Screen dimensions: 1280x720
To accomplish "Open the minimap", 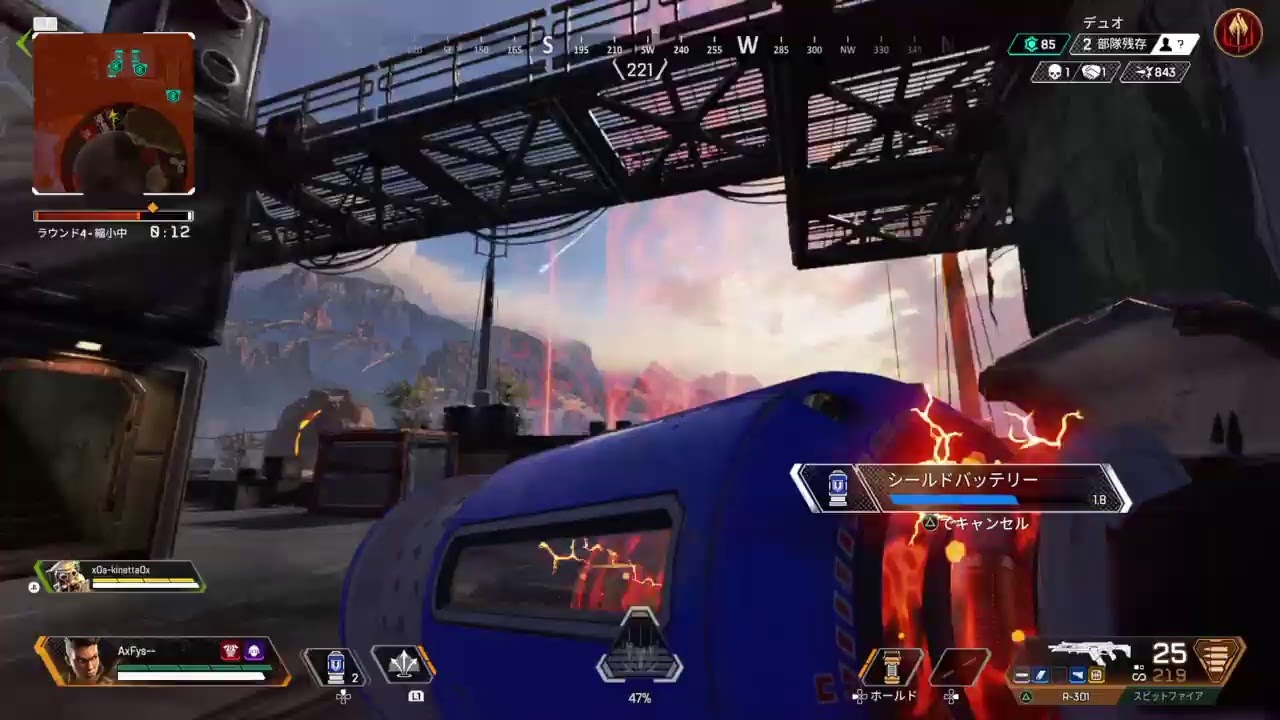I will click(x=114, y=113).
